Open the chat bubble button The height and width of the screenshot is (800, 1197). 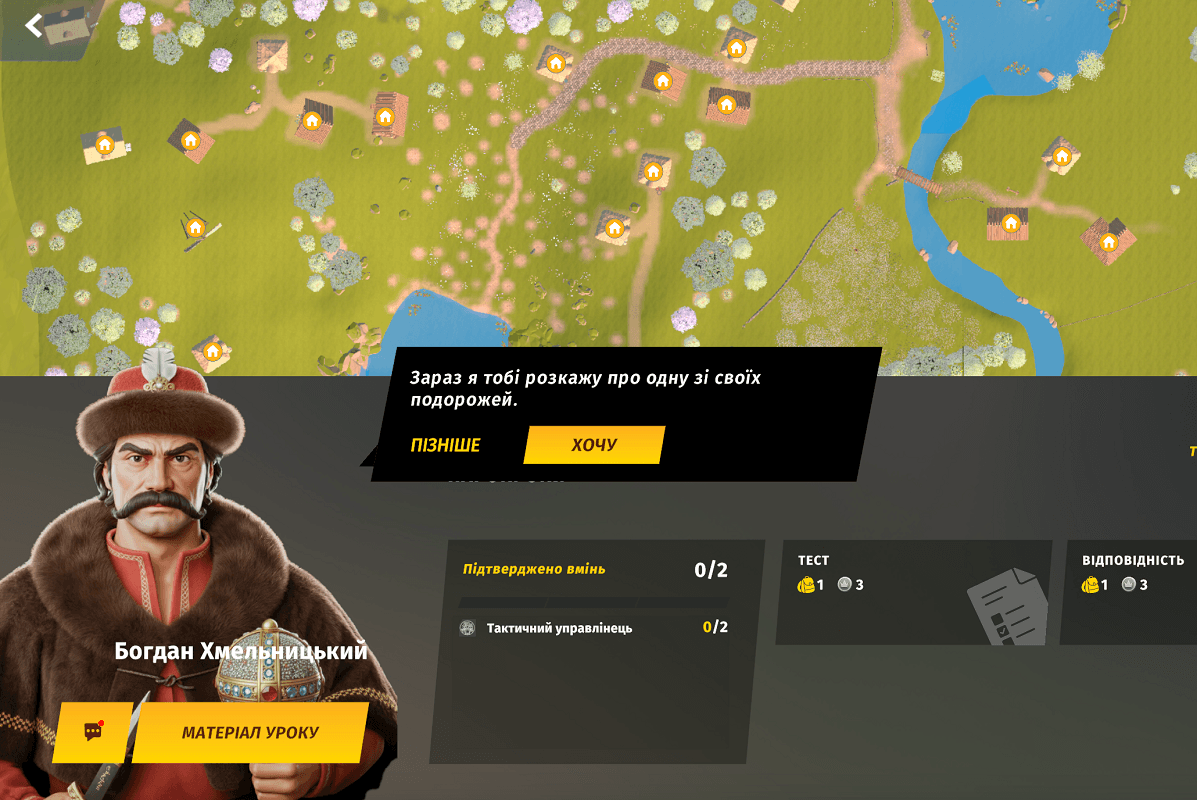tap(93, 732)
